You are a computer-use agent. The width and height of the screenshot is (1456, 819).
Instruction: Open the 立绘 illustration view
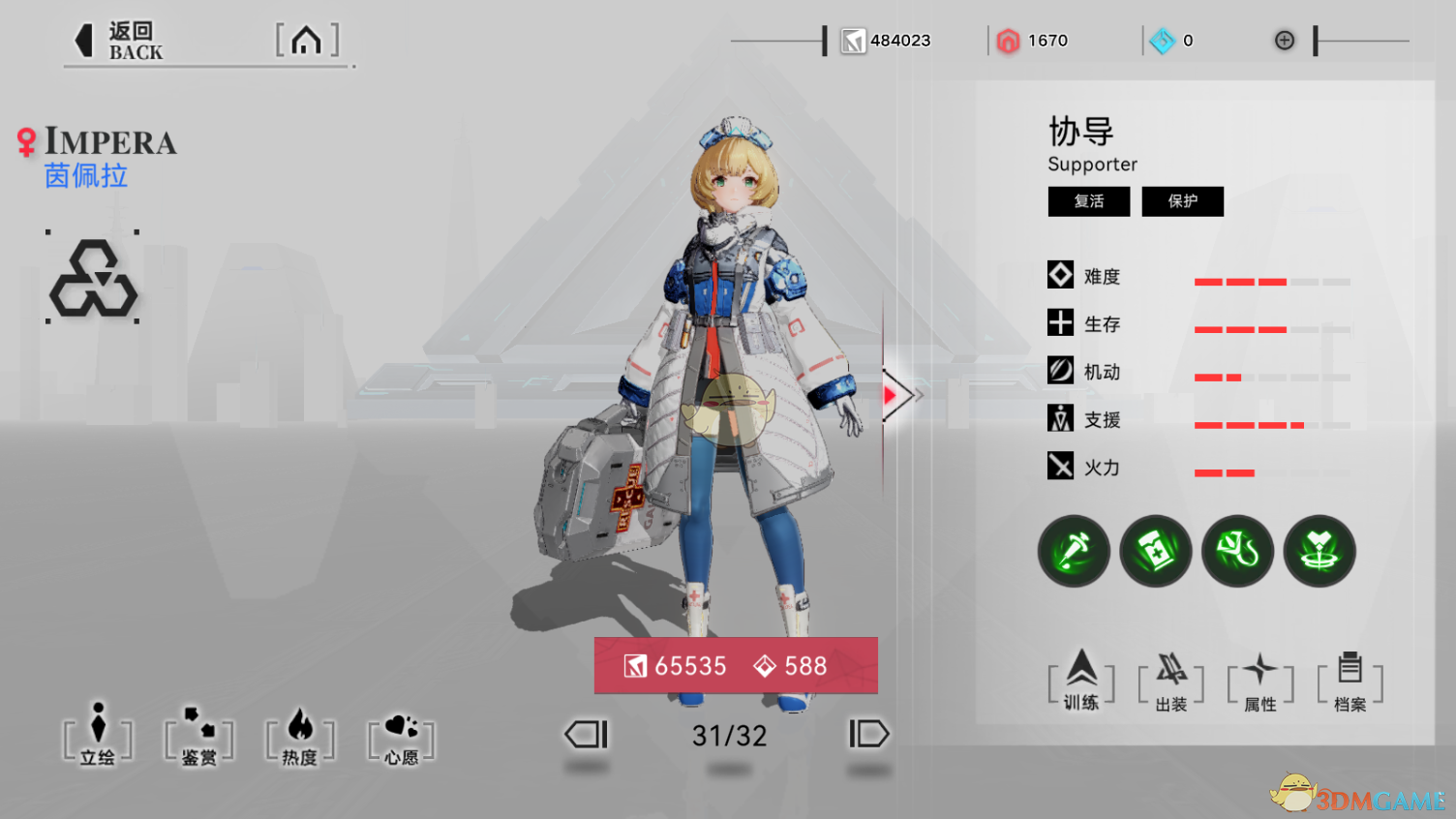pos(98,736)
